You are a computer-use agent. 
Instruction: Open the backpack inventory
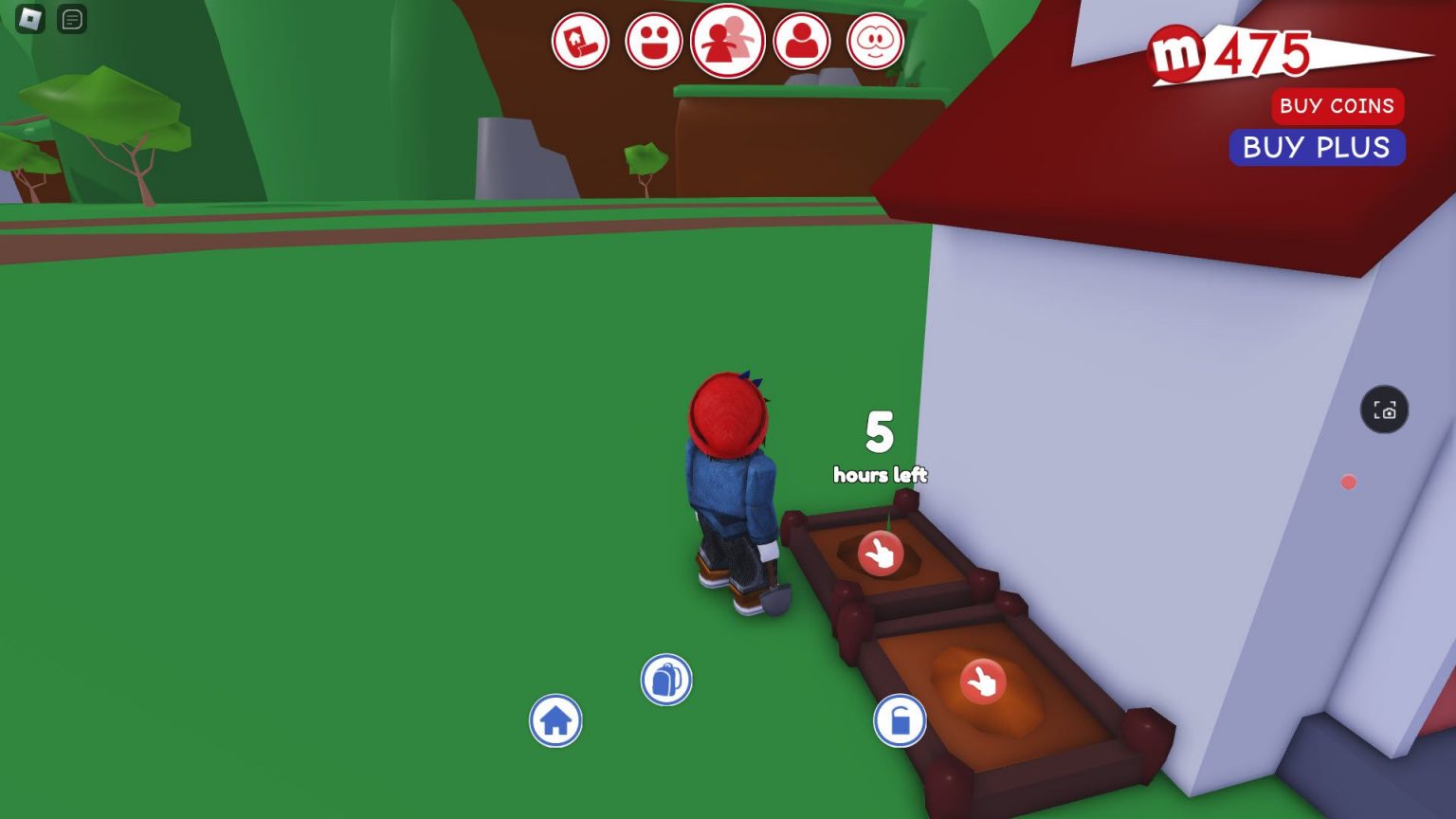pyautogui.click(x=668, y=679)
